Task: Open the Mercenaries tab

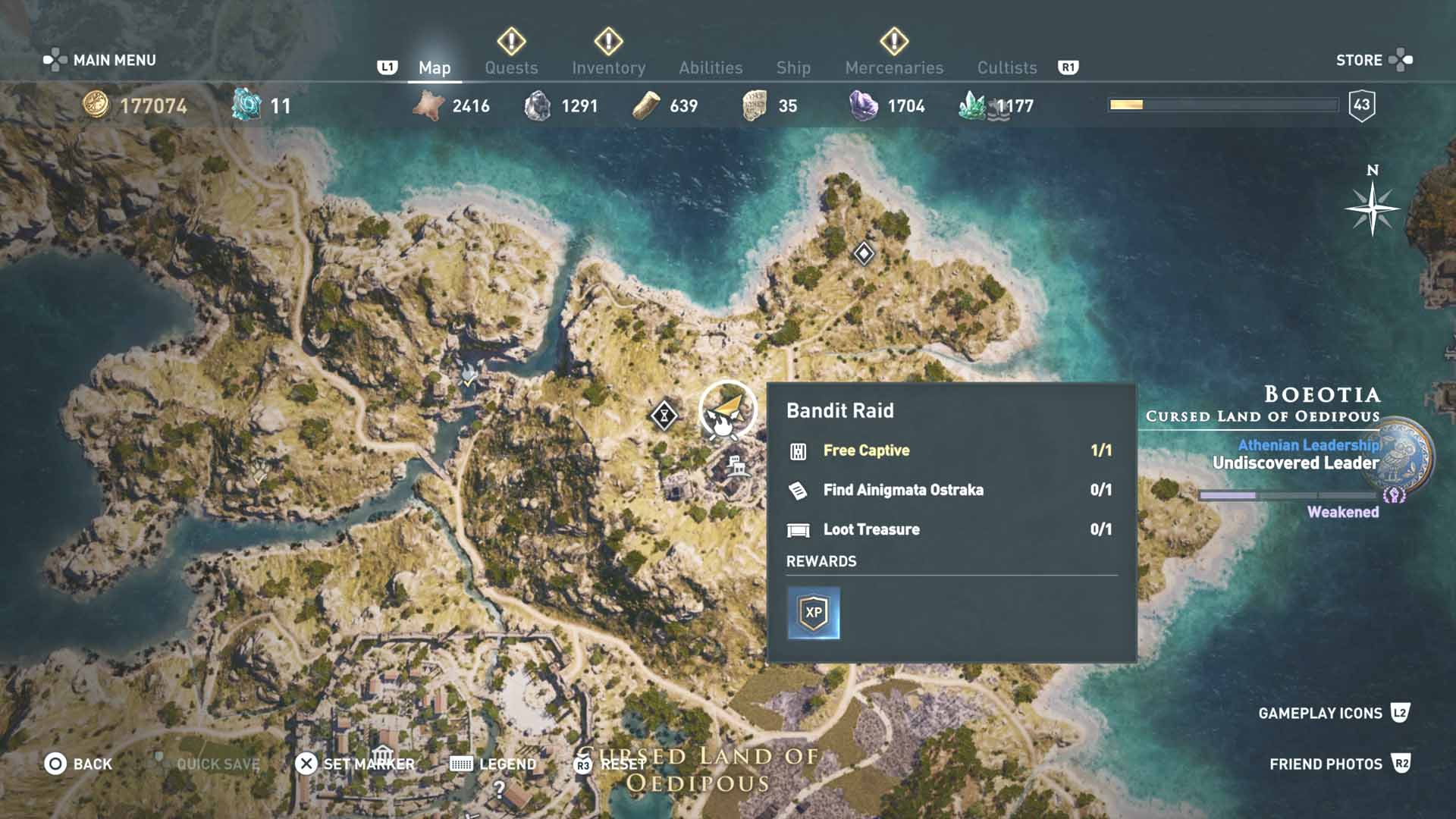Action: pyautogui.click(x=894, y=67)
